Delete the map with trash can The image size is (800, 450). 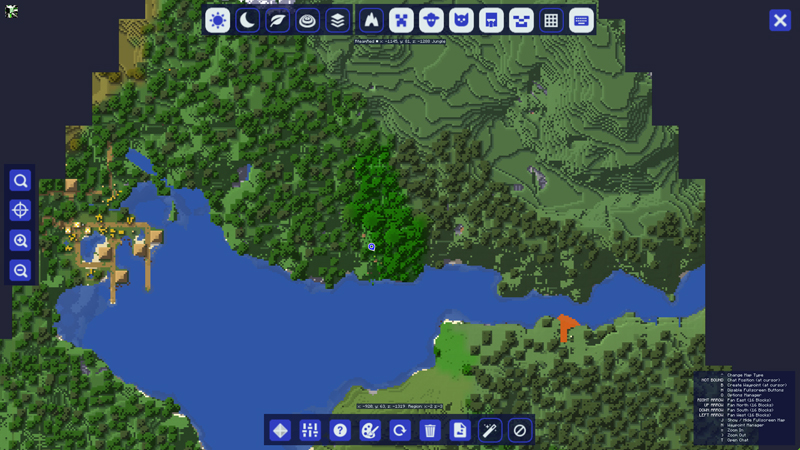(x=430, y=430)
